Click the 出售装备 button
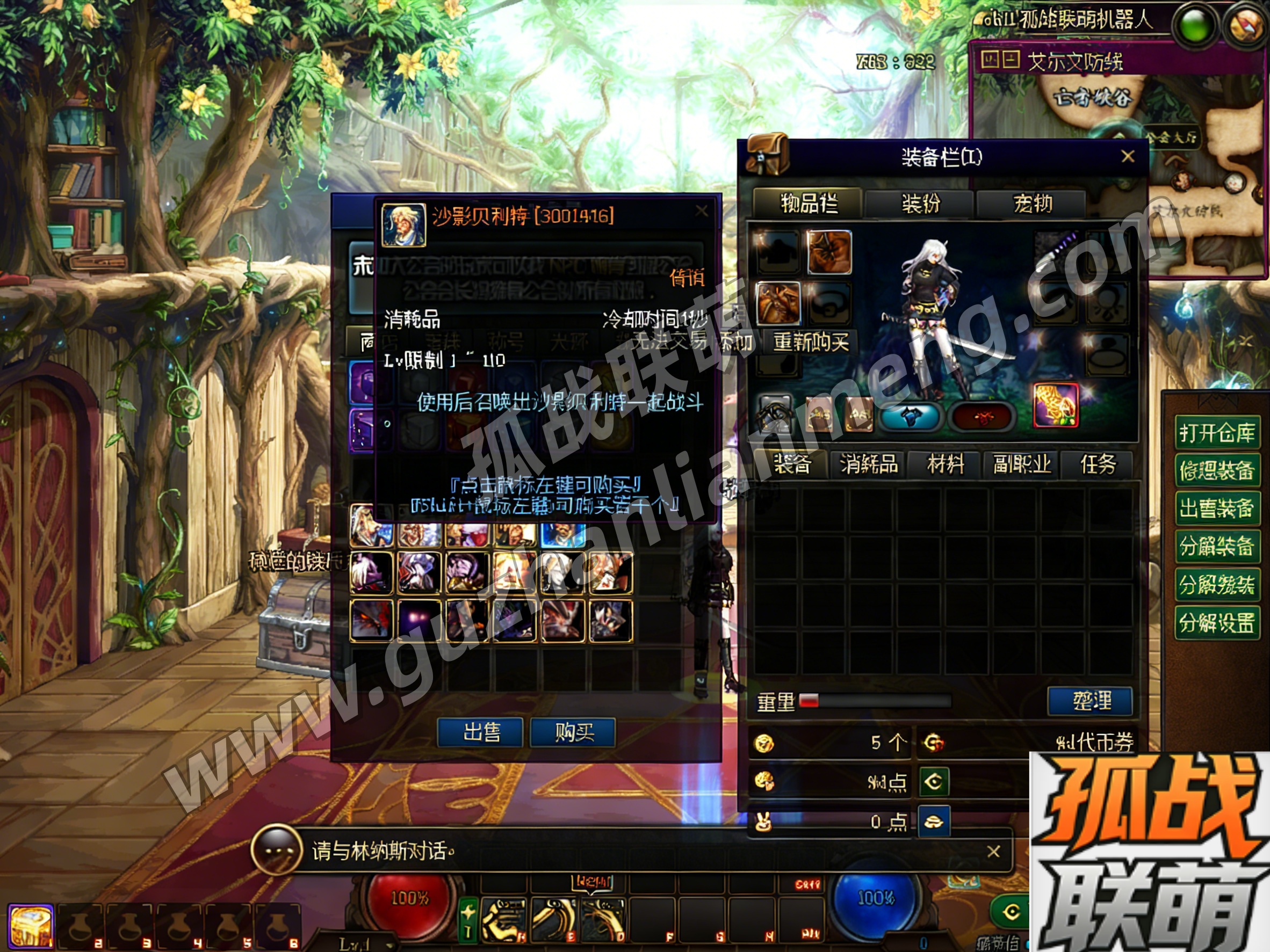The width and height of the screenshot is (1270, 952). (1217, 508)
